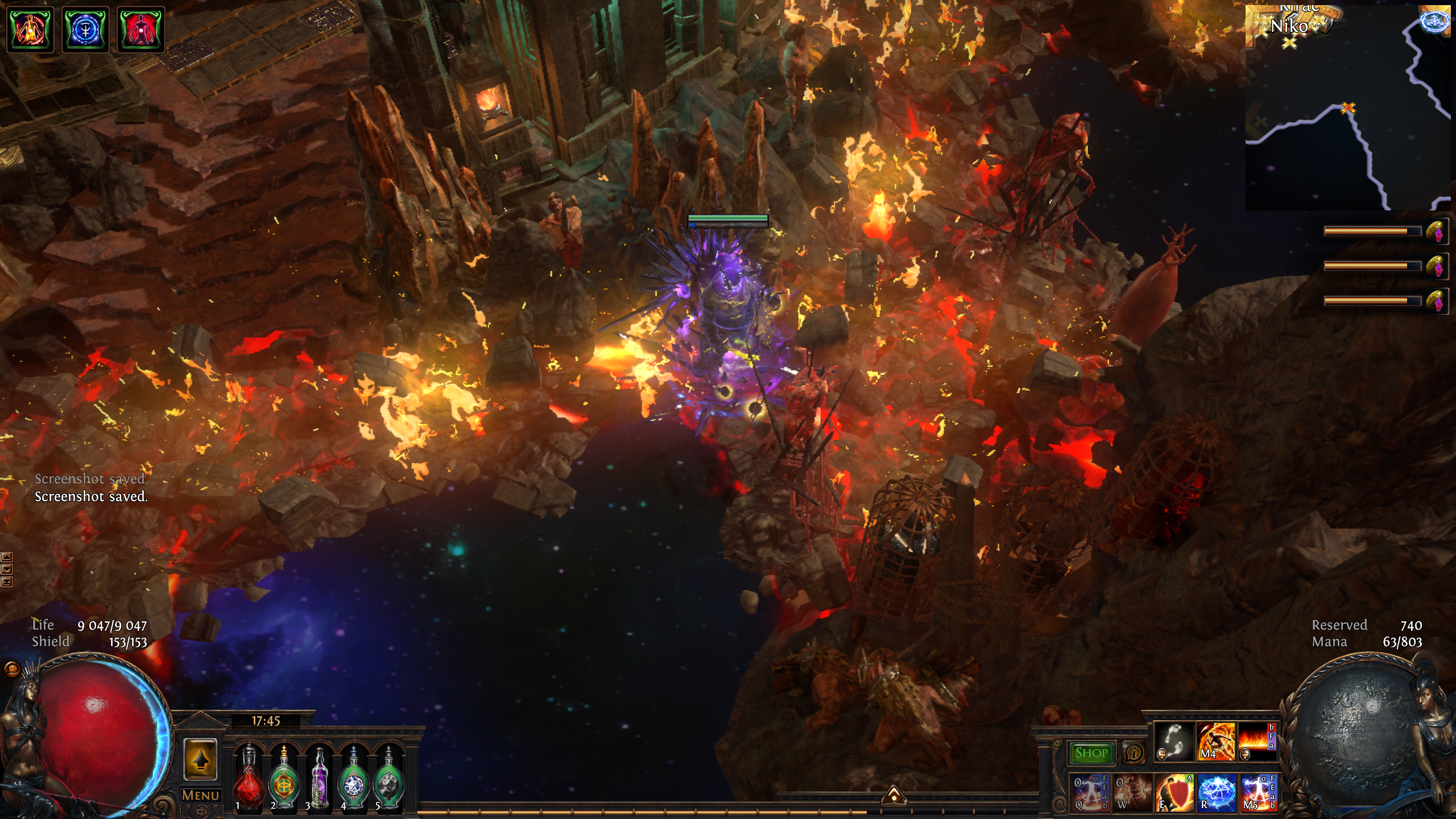This screenshot has height=819, width=1456.
Task: Click the yellow level-up arrow button
Action: click(200, 759)
